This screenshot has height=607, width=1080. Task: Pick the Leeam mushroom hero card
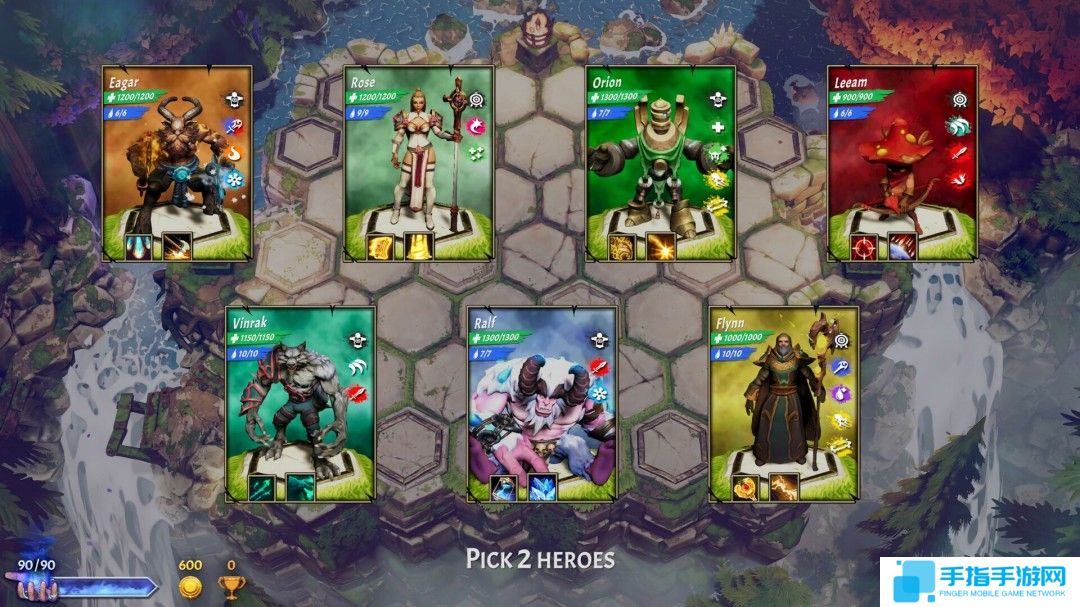[903, 163]
